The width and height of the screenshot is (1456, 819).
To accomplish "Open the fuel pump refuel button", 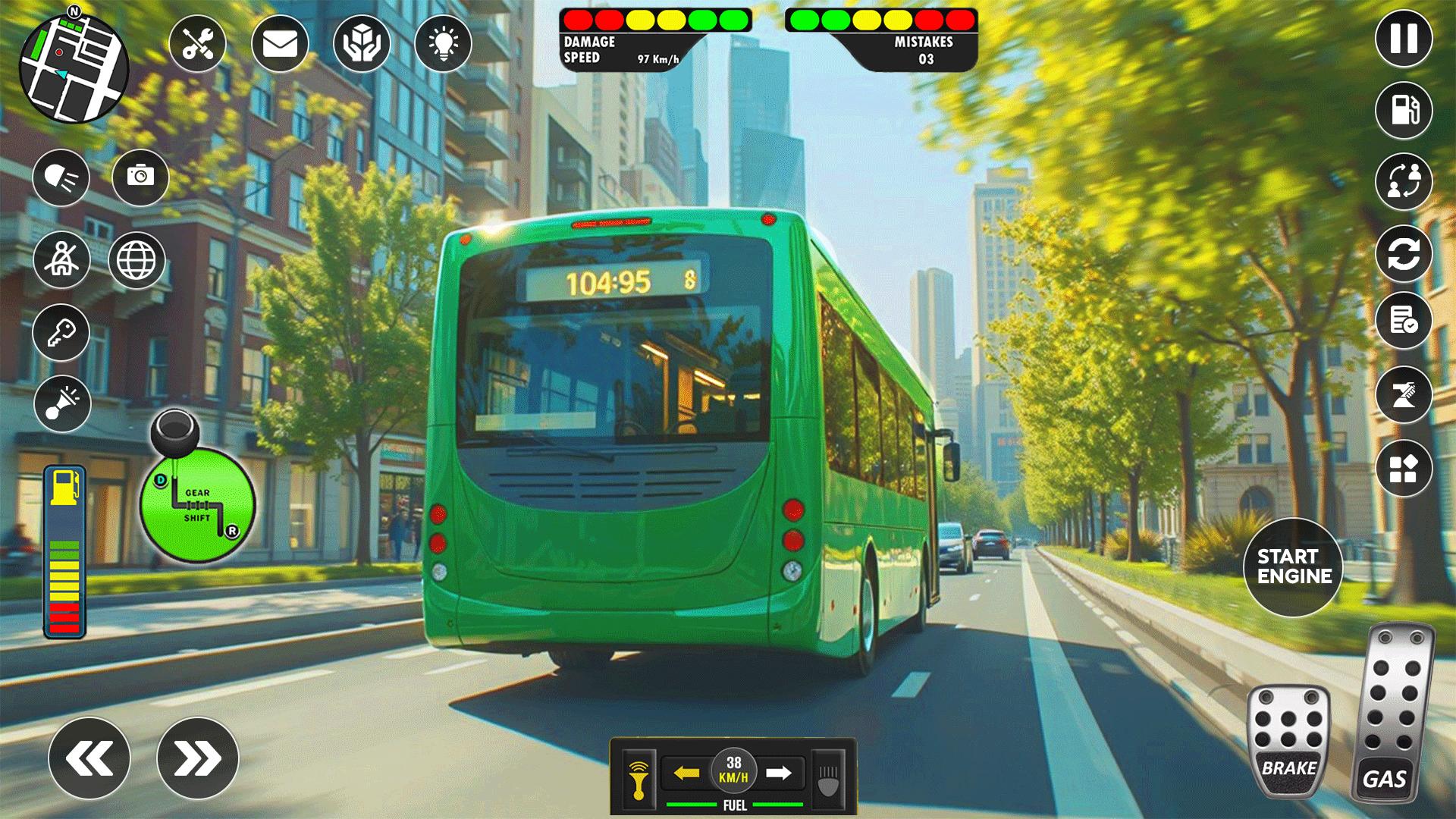I will tap(1404, 110).
